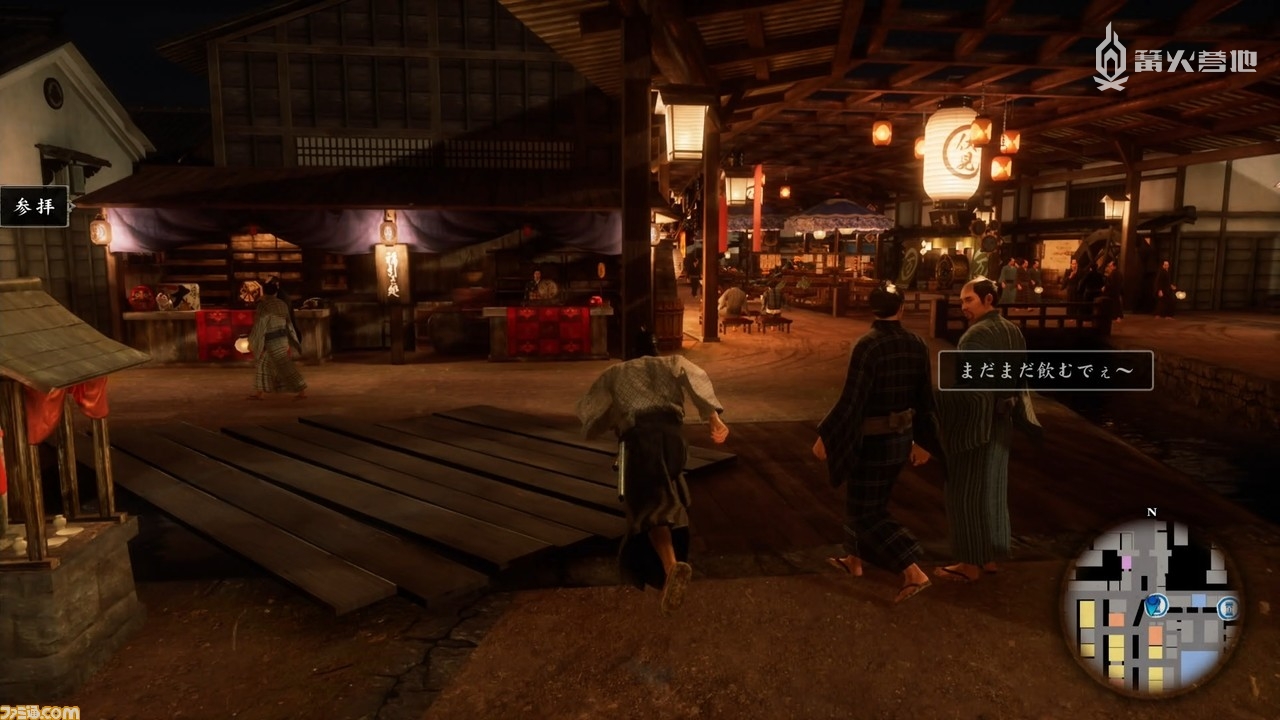
Task: Select the blue building marker on minimap
Action: (x=1229, y=607)
